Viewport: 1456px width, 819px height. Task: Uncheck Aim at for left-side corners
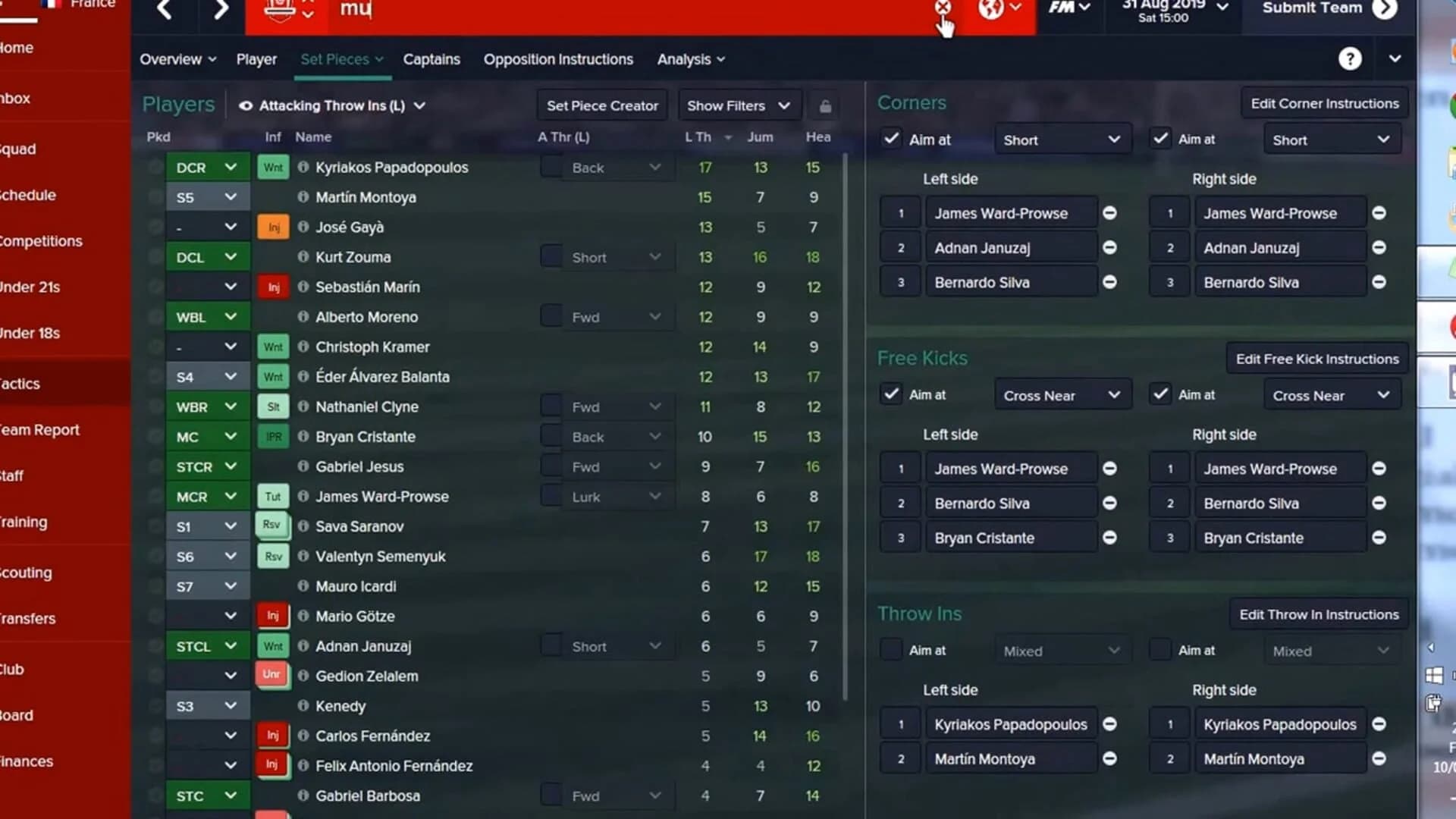(x=890, y=139)
